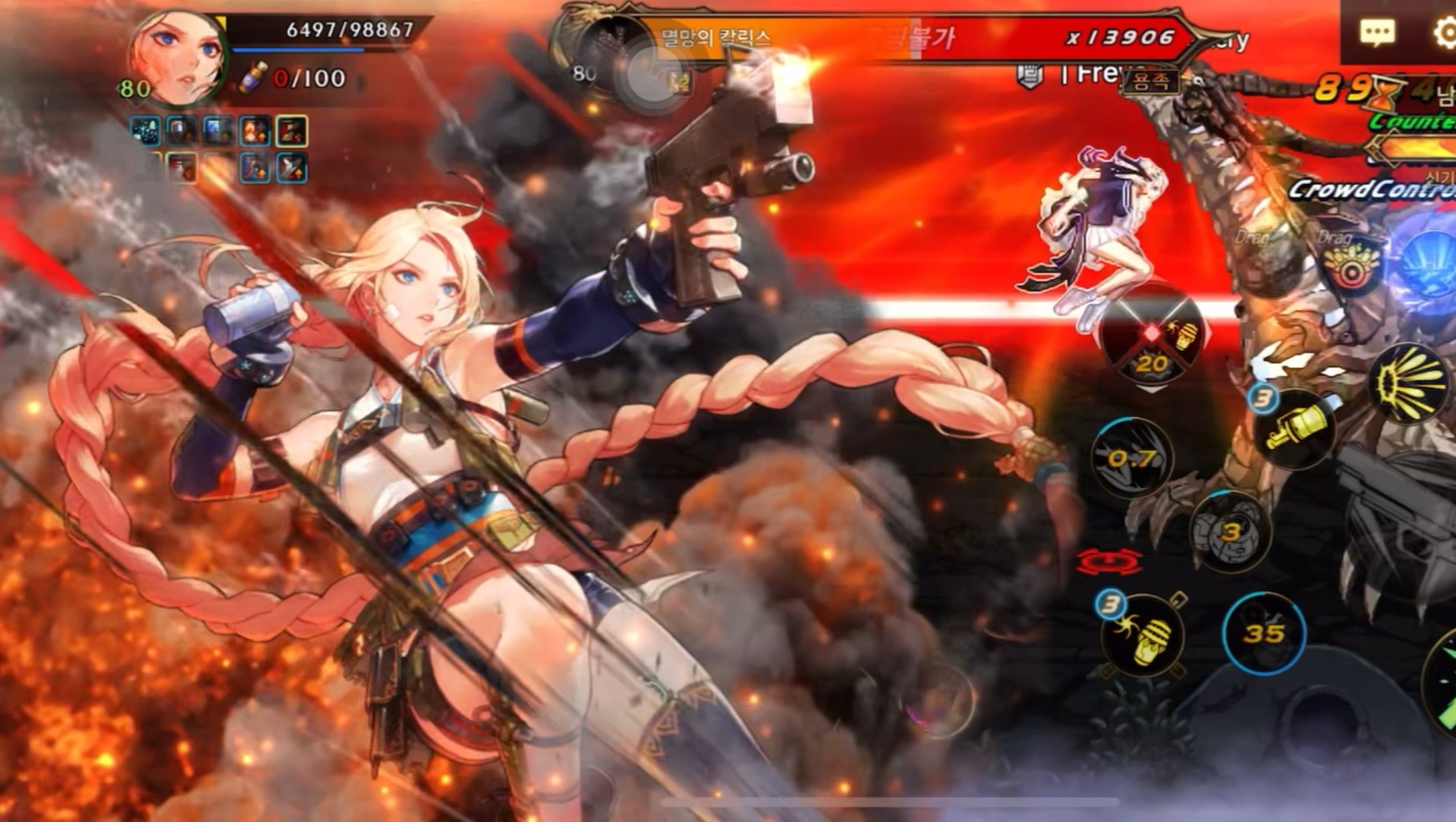The image size is (1456, 822).
Task: Fire the yellow shotgun burst skill
Action: [1409, 382]
